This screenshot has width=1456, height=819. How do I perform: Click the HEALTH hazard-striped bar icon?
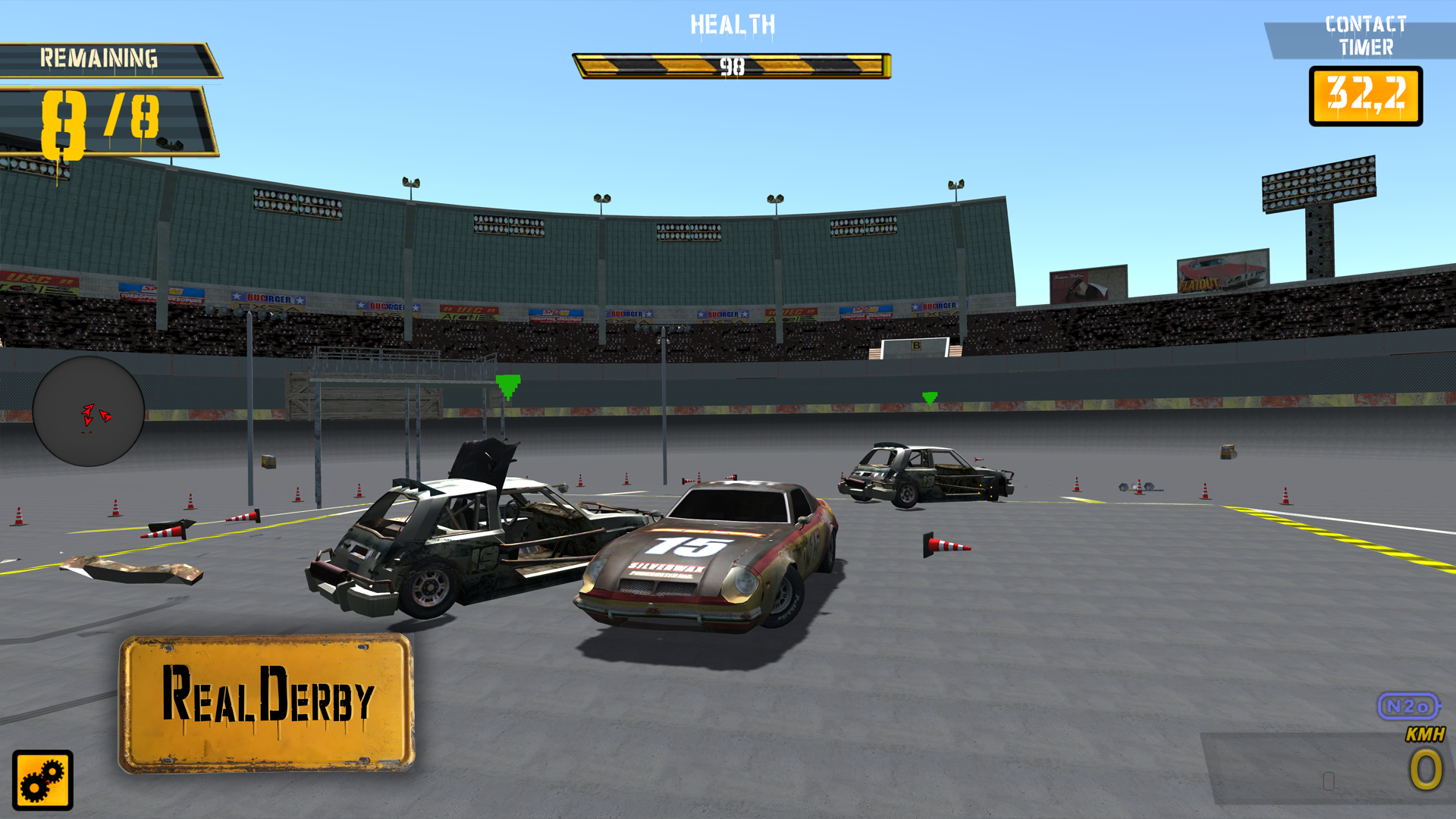coord(731,64)
